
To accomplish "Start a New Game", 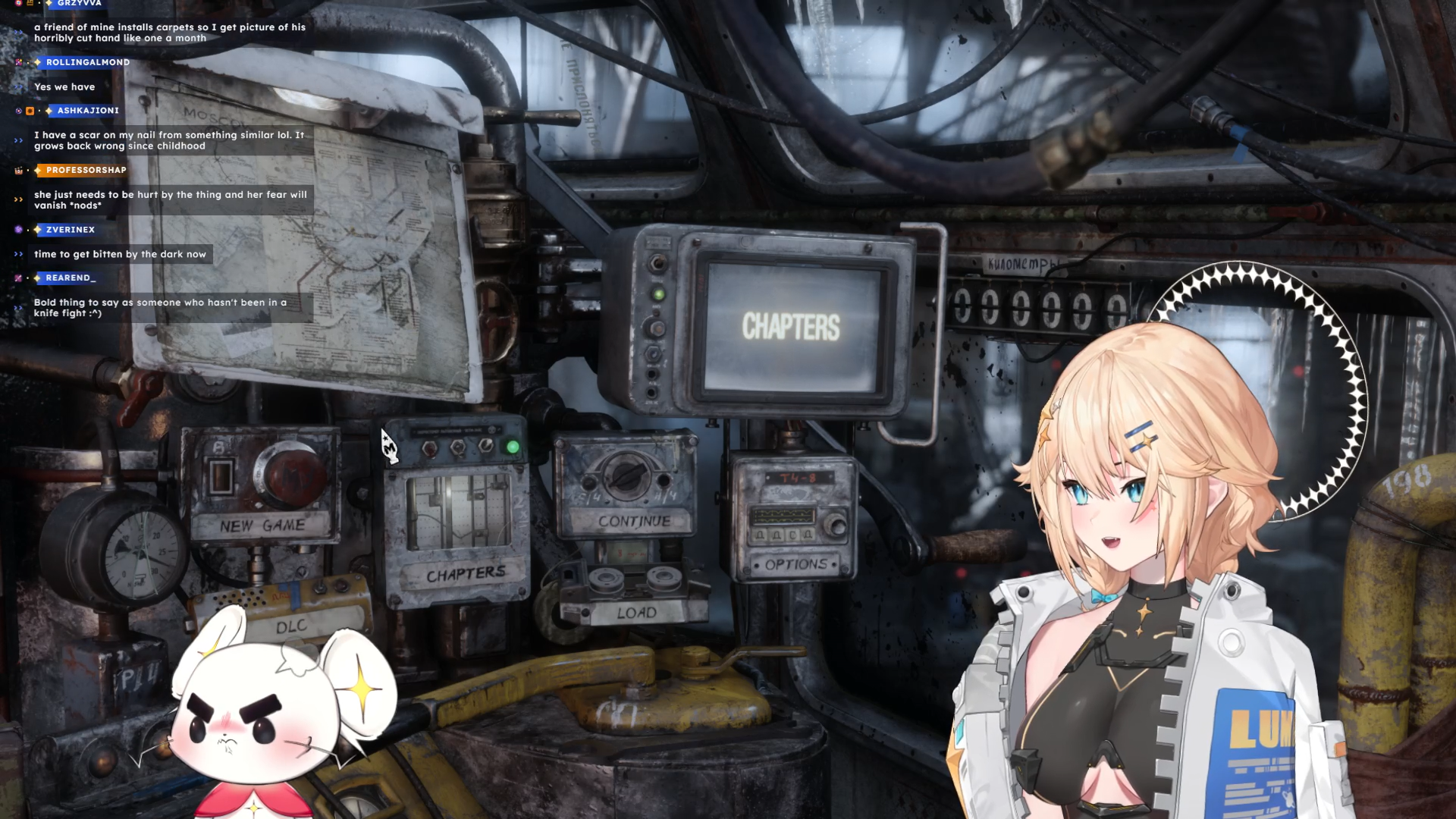I will pyautogui.click(x=262, y=525).
